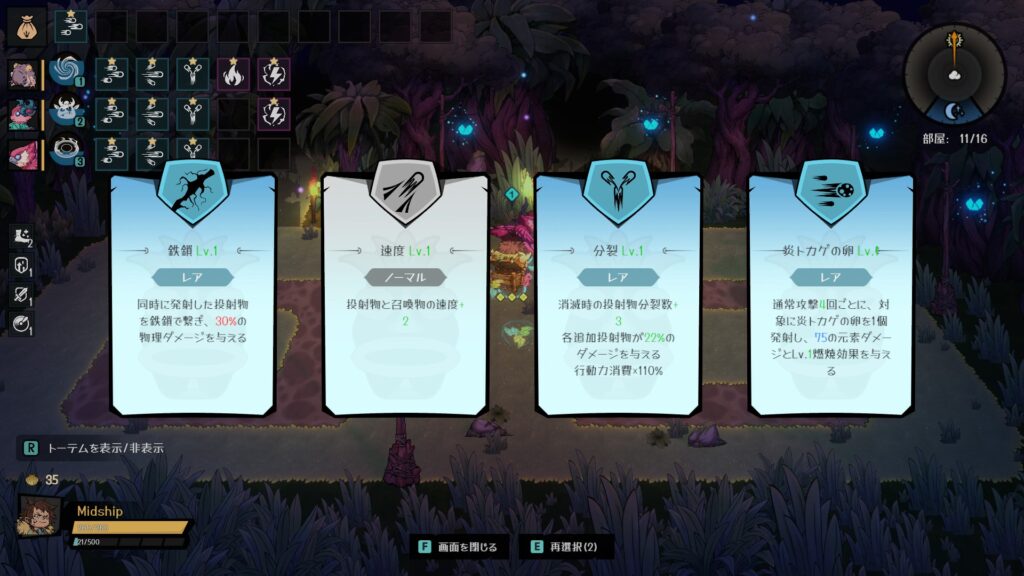Open the loot bag icon
The width and height of the screenshot is (1024, 576).
point(27,22)
